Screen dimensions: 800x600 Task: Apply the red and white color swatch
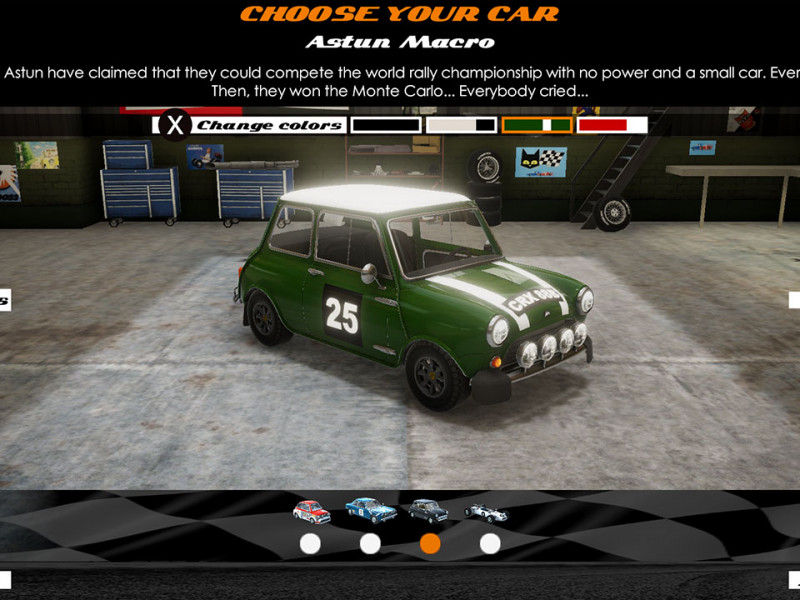coord(612,125)
